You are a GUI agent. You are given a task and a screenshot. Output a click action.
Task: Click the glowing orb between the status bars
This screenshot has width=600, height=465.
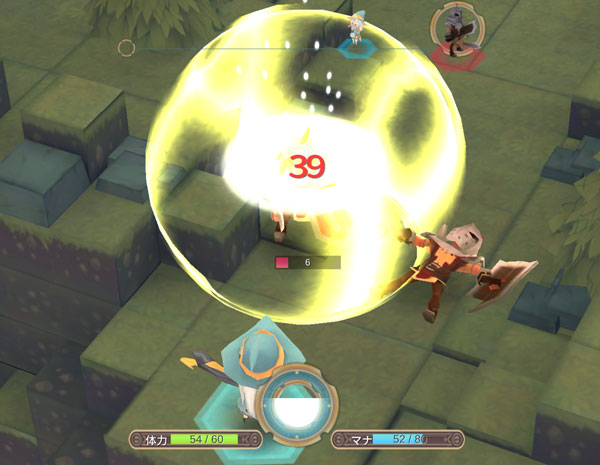(x=296, y=410)
